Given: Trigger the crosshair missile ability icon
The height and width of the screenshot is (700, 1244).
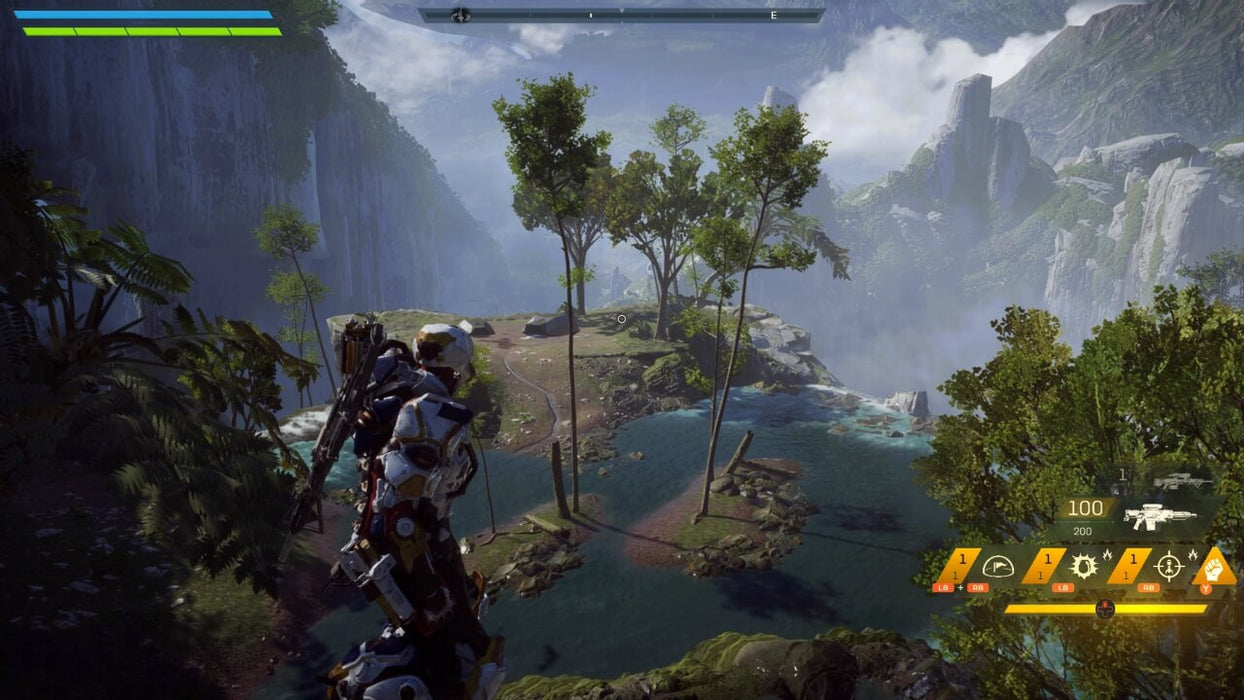Looking at the screenshot, I should coord(1167,567).
